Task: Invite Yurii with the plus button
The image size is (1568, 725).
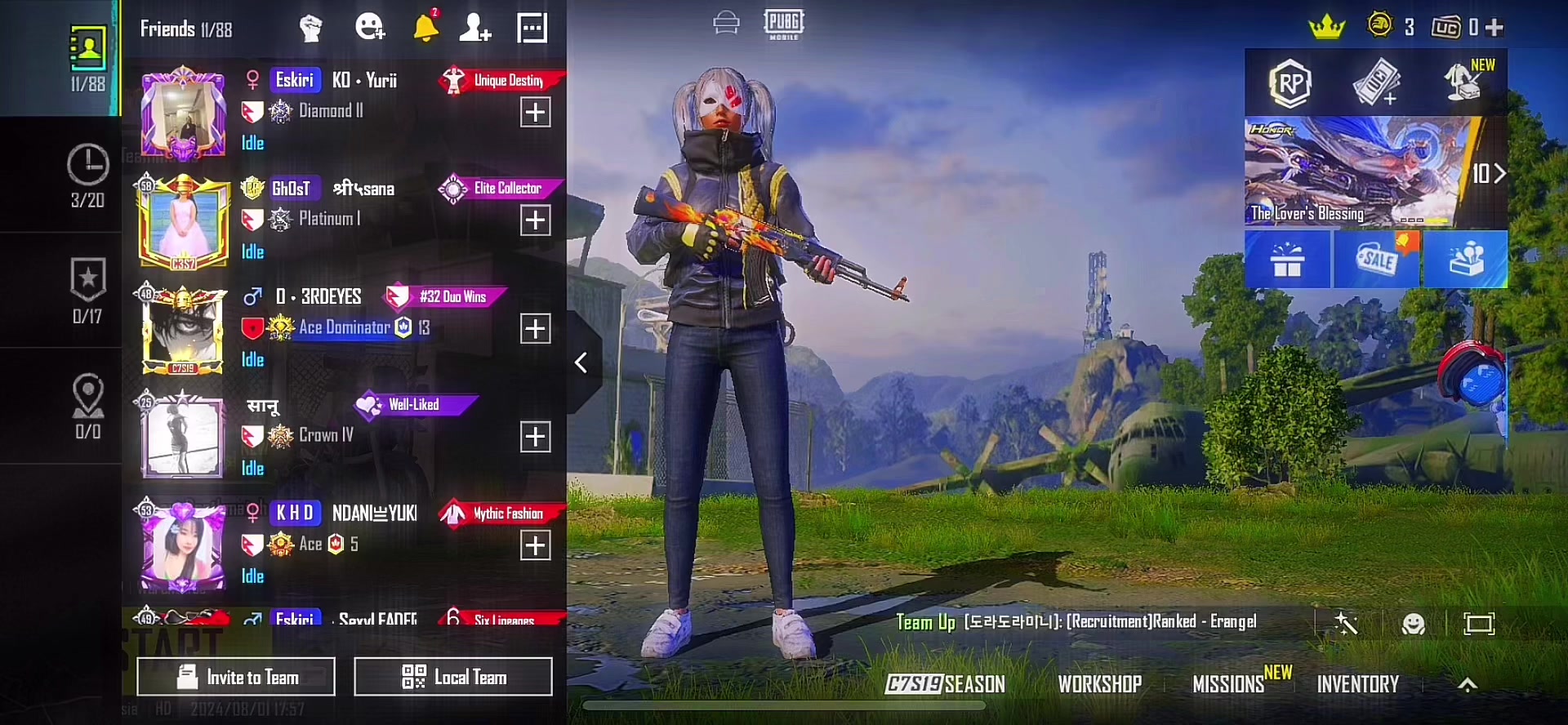Action: pos(536,113)
